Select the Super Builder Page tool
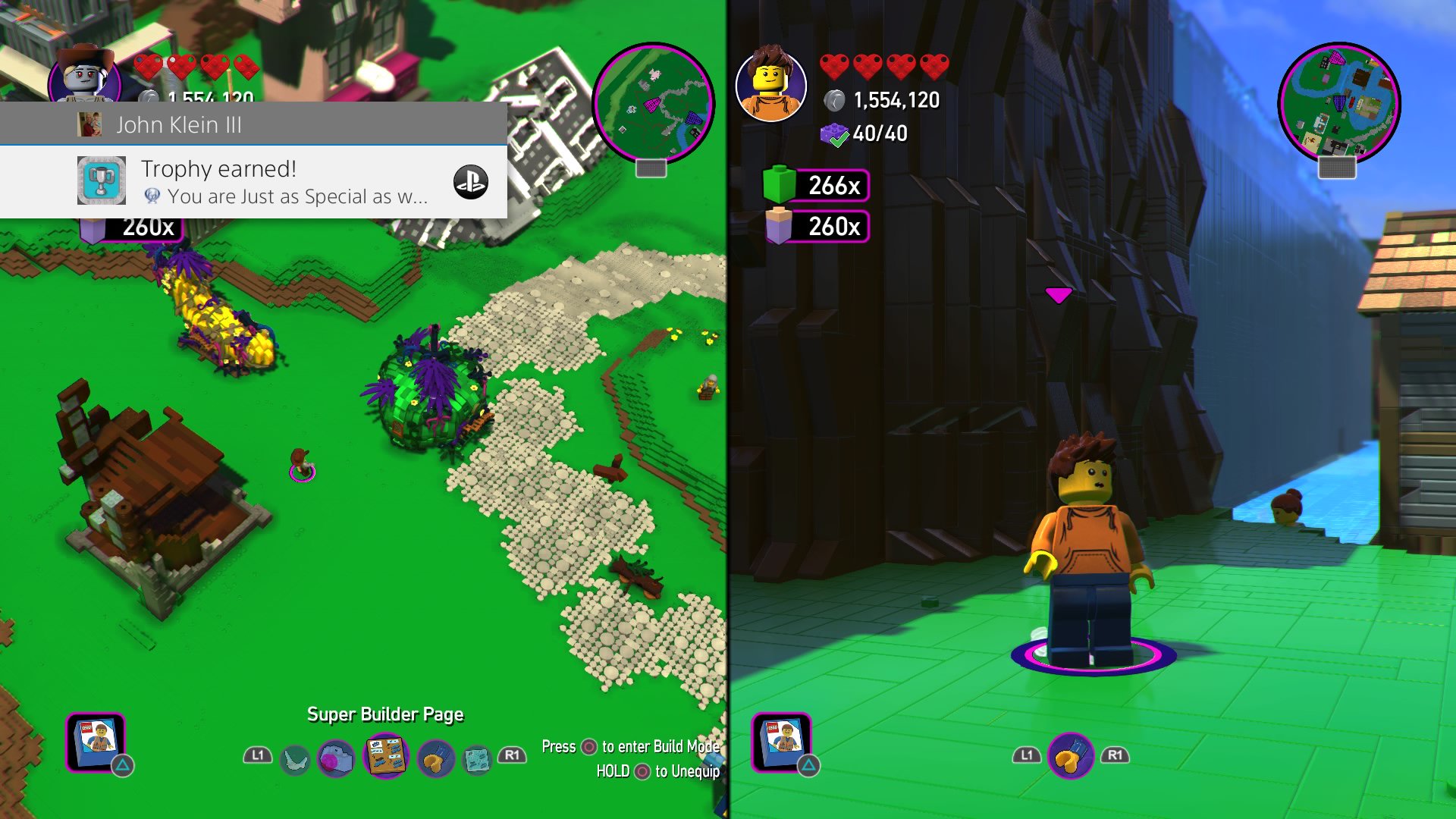1456x819 pixels. [x=386, y=756]
